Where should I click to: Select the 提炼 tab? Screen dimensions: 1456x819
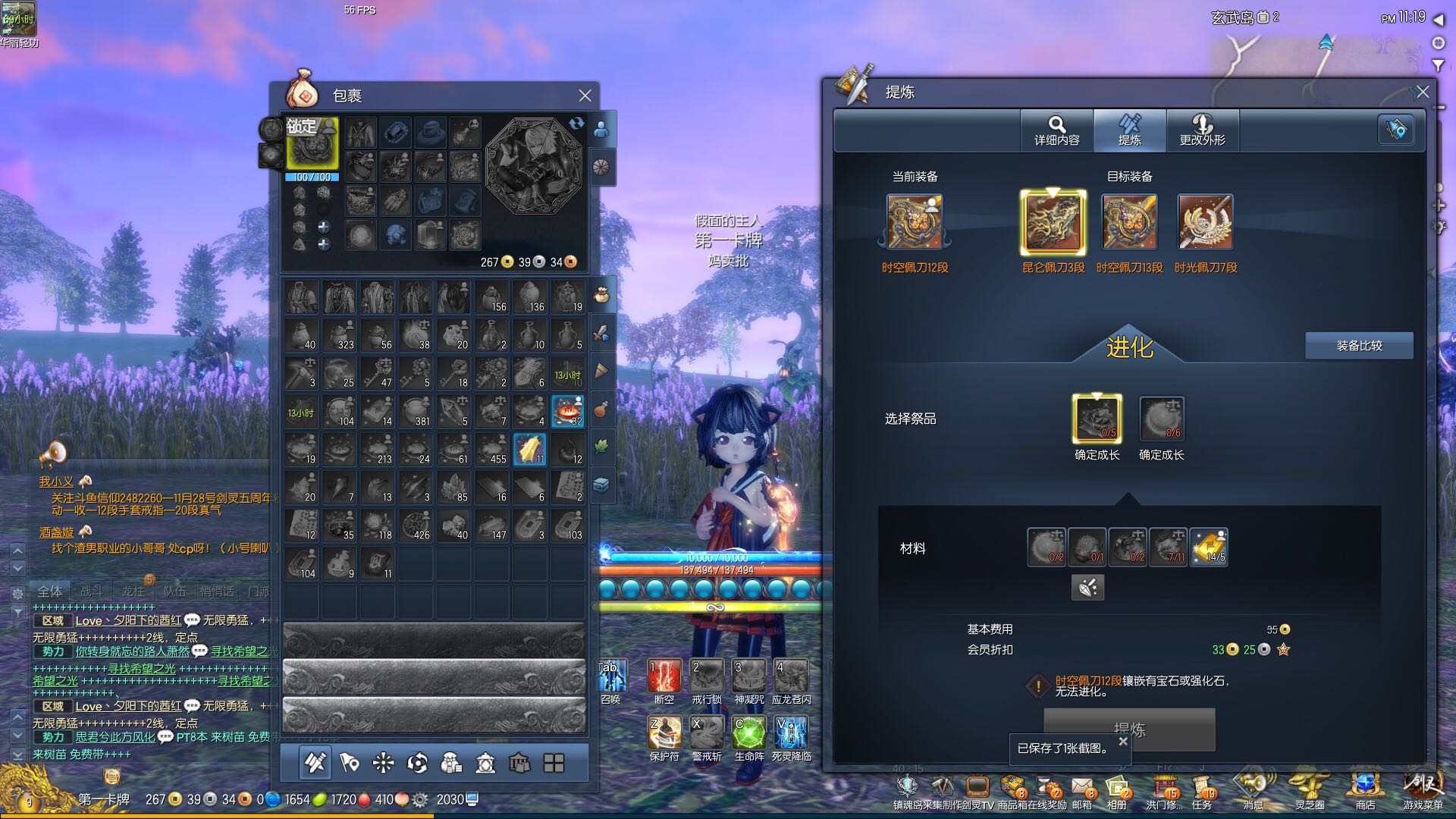point(1129,130)
